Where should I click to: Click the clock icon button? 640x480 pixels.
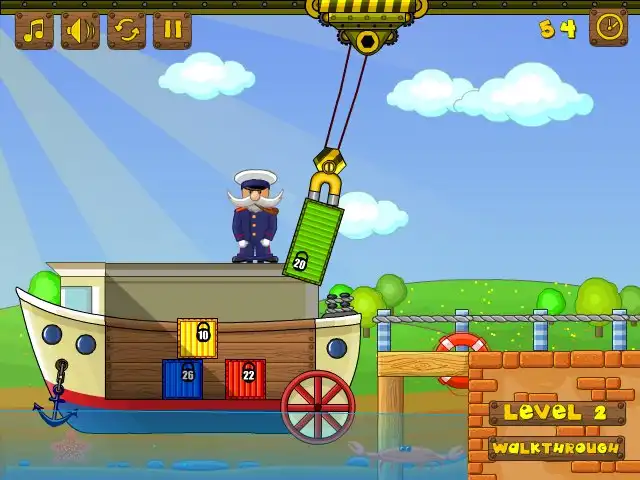click(608, 27)
